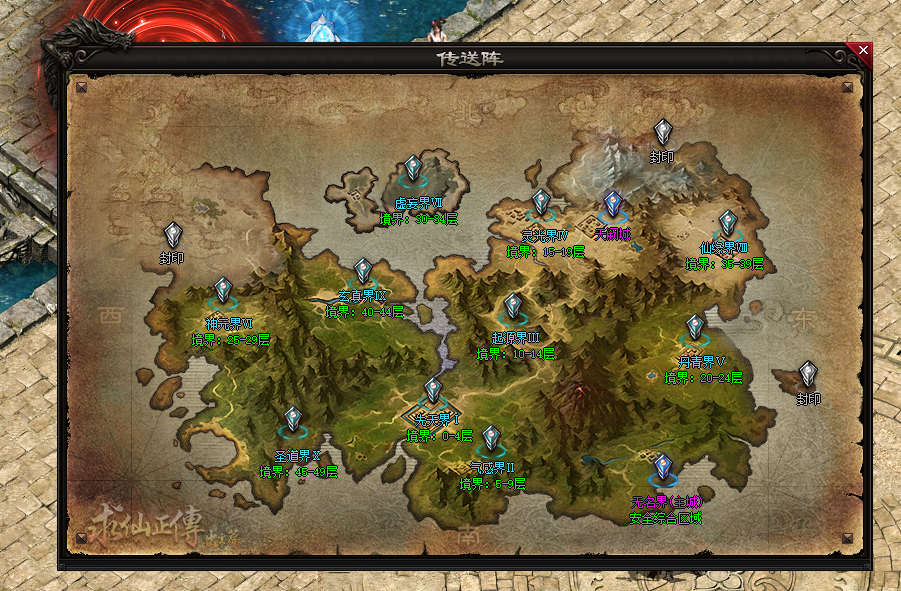This screenshot has height=591, width=901.
Task: Select the 起源界III waypoint crystal
Action: coord(514,306)
